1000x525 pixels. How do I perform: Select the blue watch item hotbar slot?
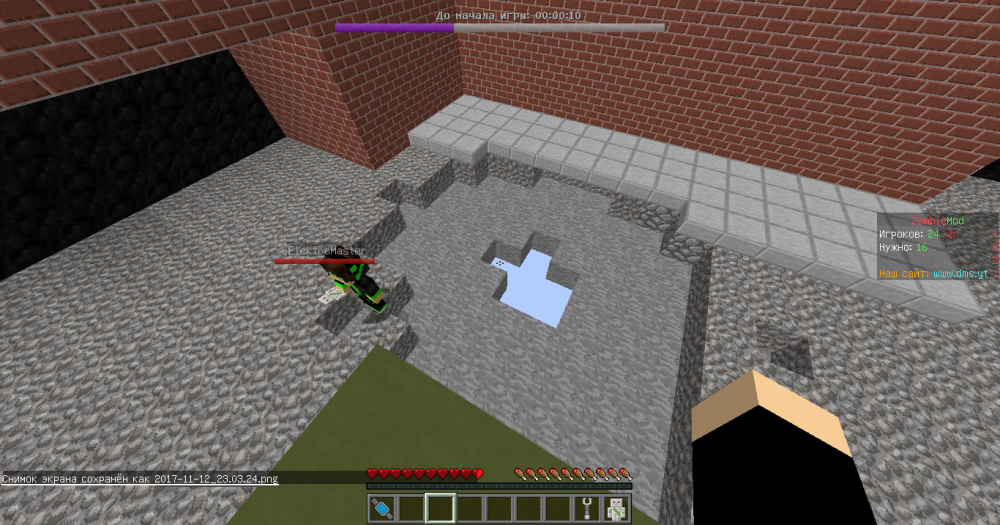(381, 509)
